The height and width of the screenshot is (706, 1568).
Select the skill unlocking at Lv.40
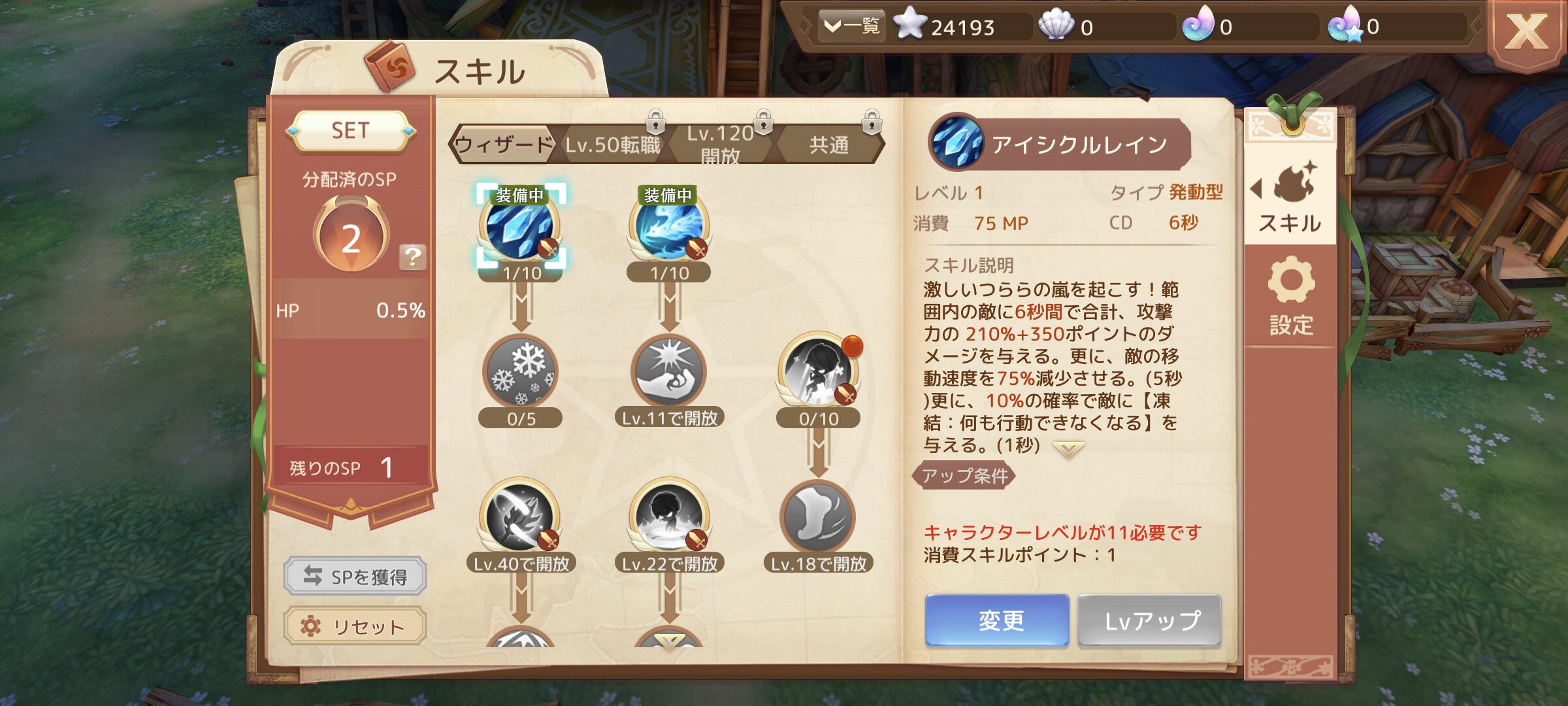[520, 518]
